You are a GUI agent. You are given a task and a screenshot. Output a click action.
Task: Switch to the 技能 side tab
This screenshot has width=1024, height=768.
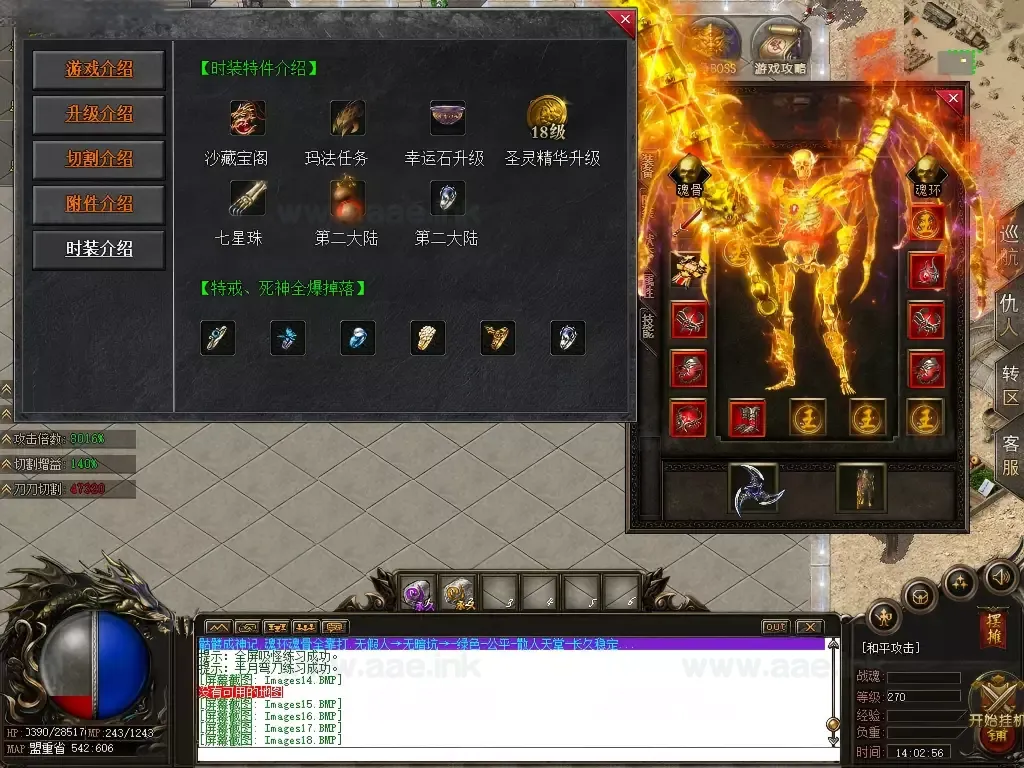(647, 322)
